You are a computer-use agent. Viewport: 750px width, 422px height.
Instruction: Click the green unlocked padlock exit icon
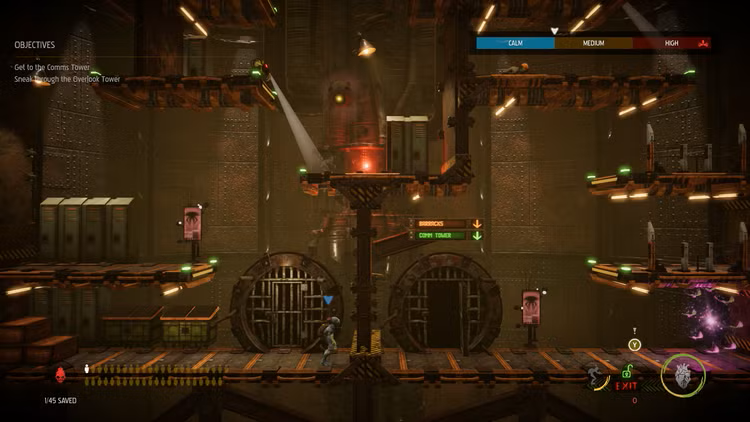tap(629, 371)
